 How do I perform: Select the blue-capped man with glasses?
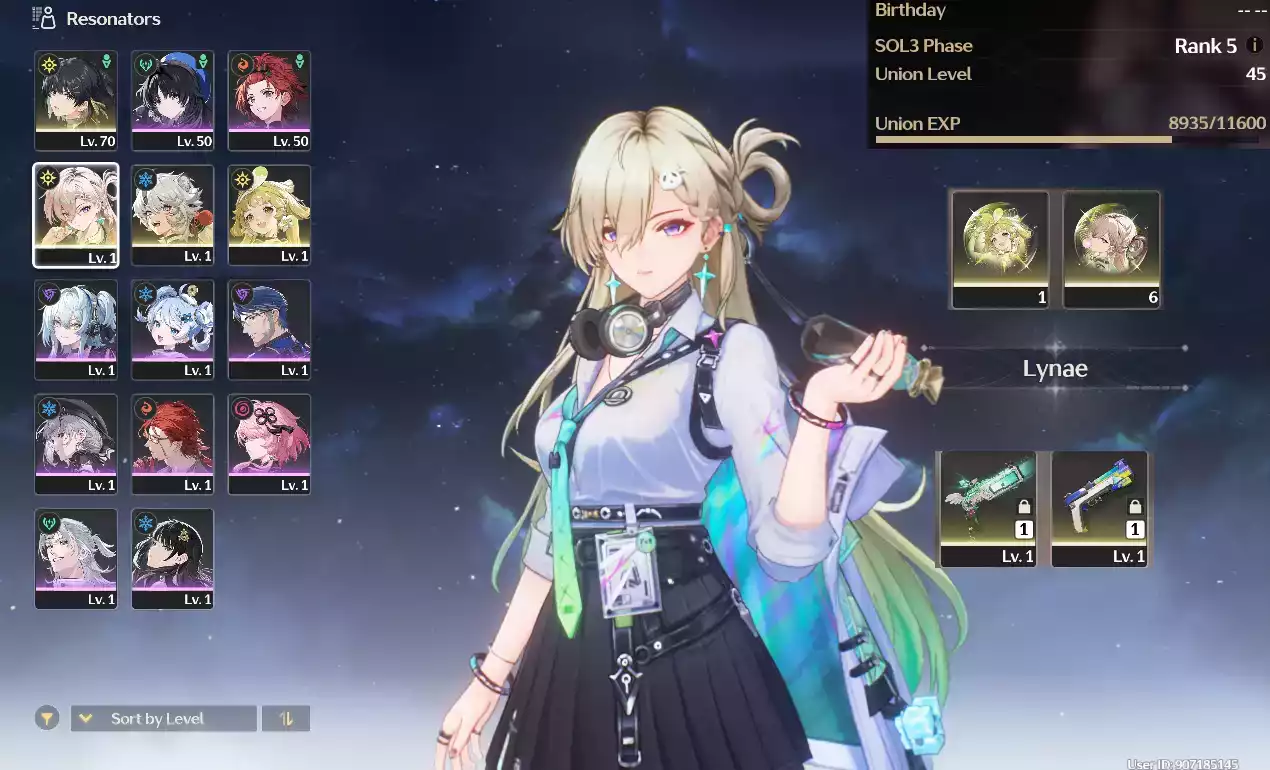click(x=269, y=329)
